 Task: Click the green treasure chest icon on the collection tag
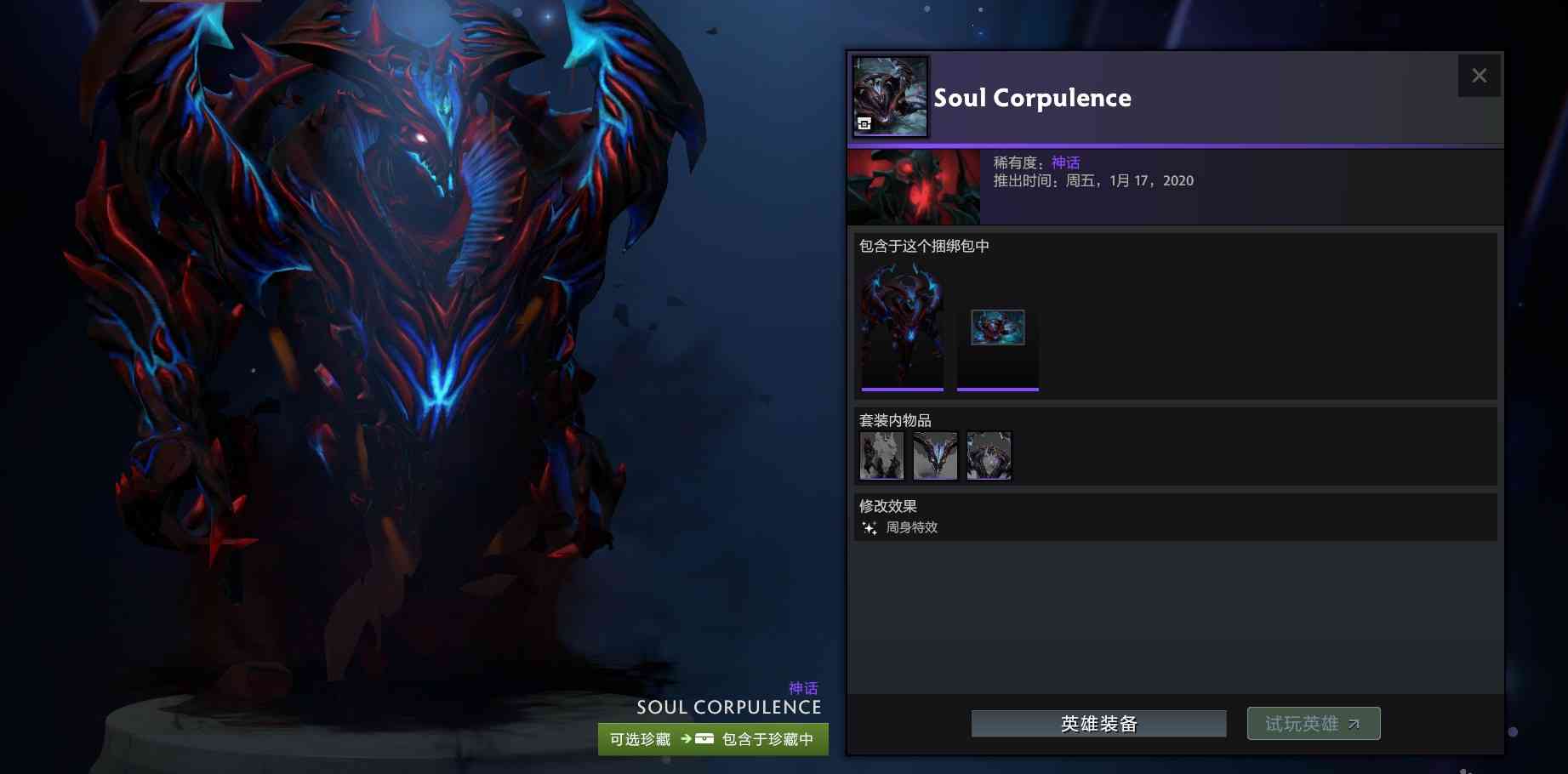(x=704, y=738)
